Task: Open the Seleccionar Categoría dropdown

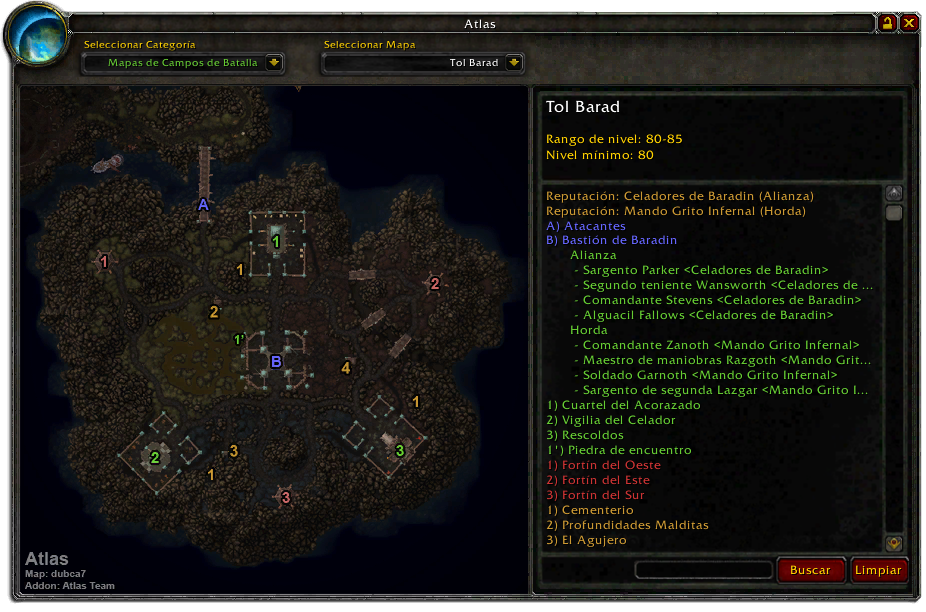Action: click(x=275, y=62)
